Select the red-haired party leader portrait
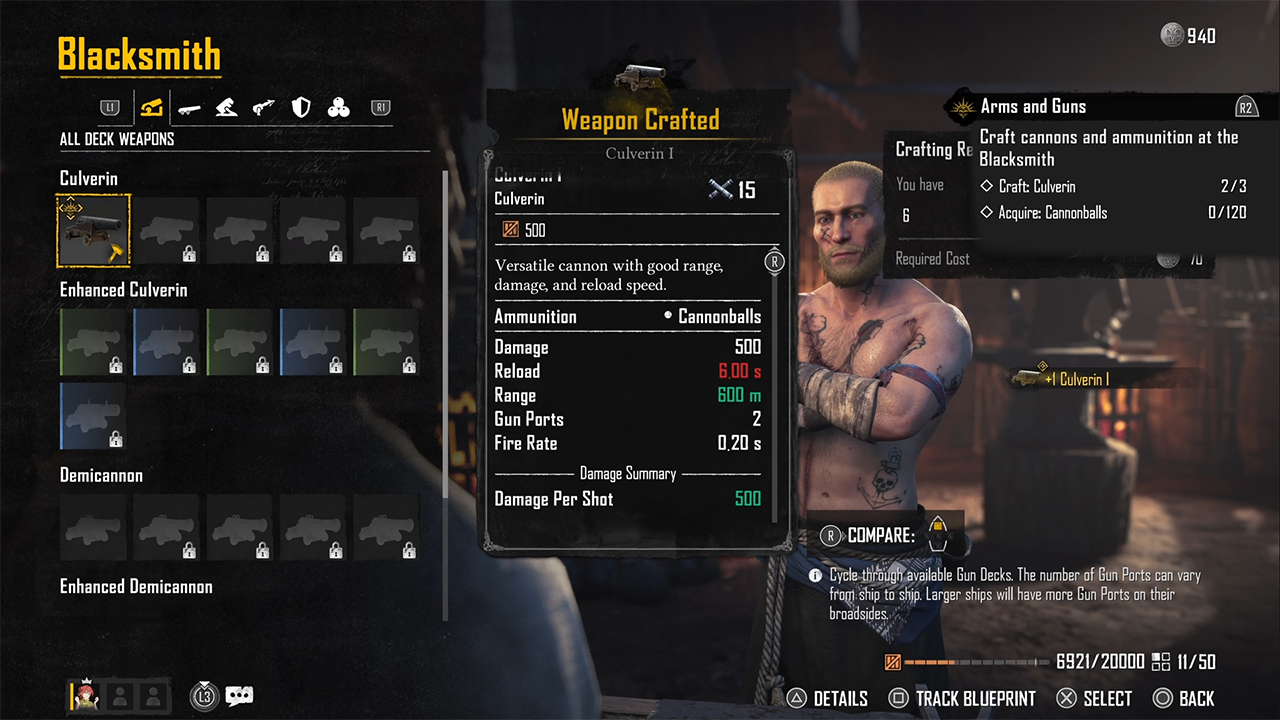Image resolution: width=1280 pixels, height=720 pixels. tap(83, 696)
